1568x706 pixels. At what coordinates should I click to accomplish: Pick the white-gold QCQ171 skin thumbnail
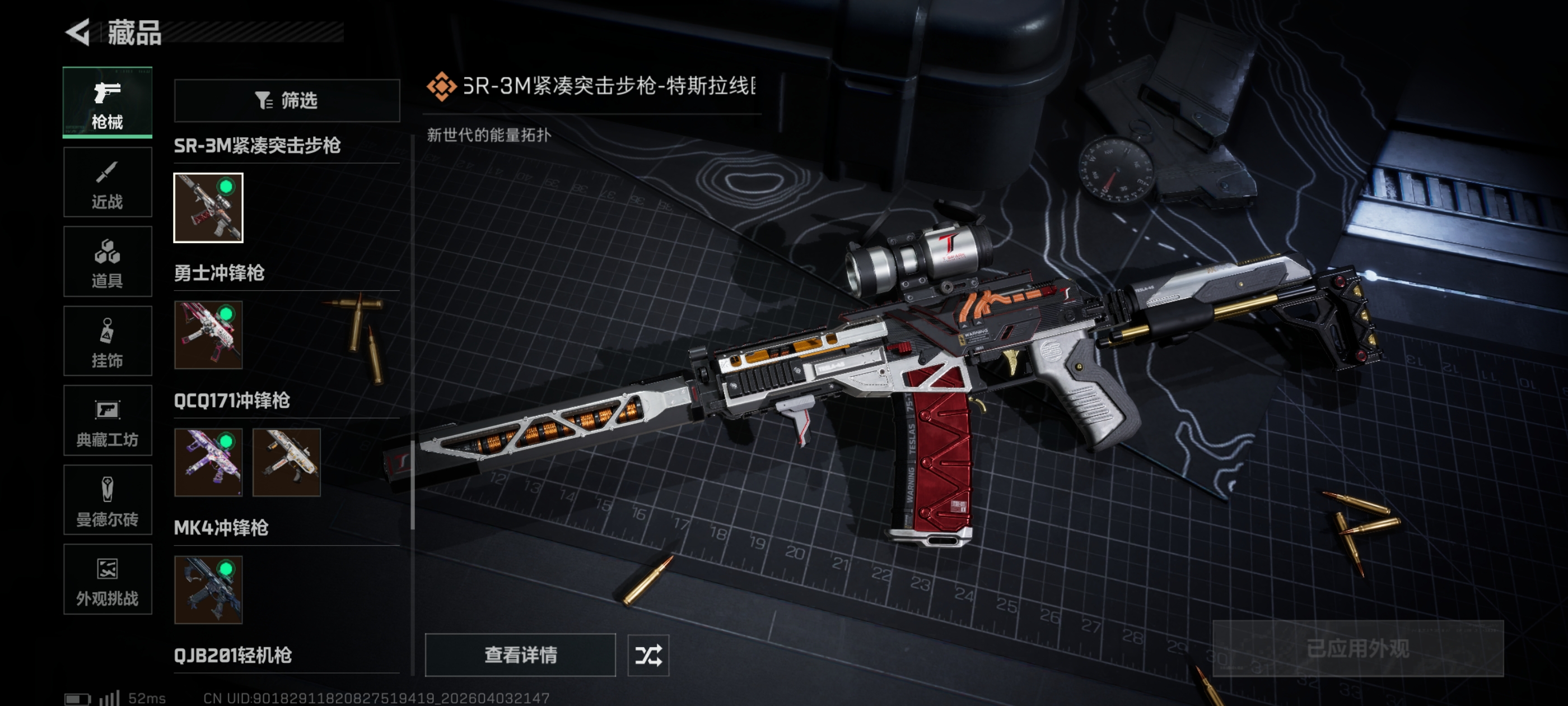[x=286, y=462]
